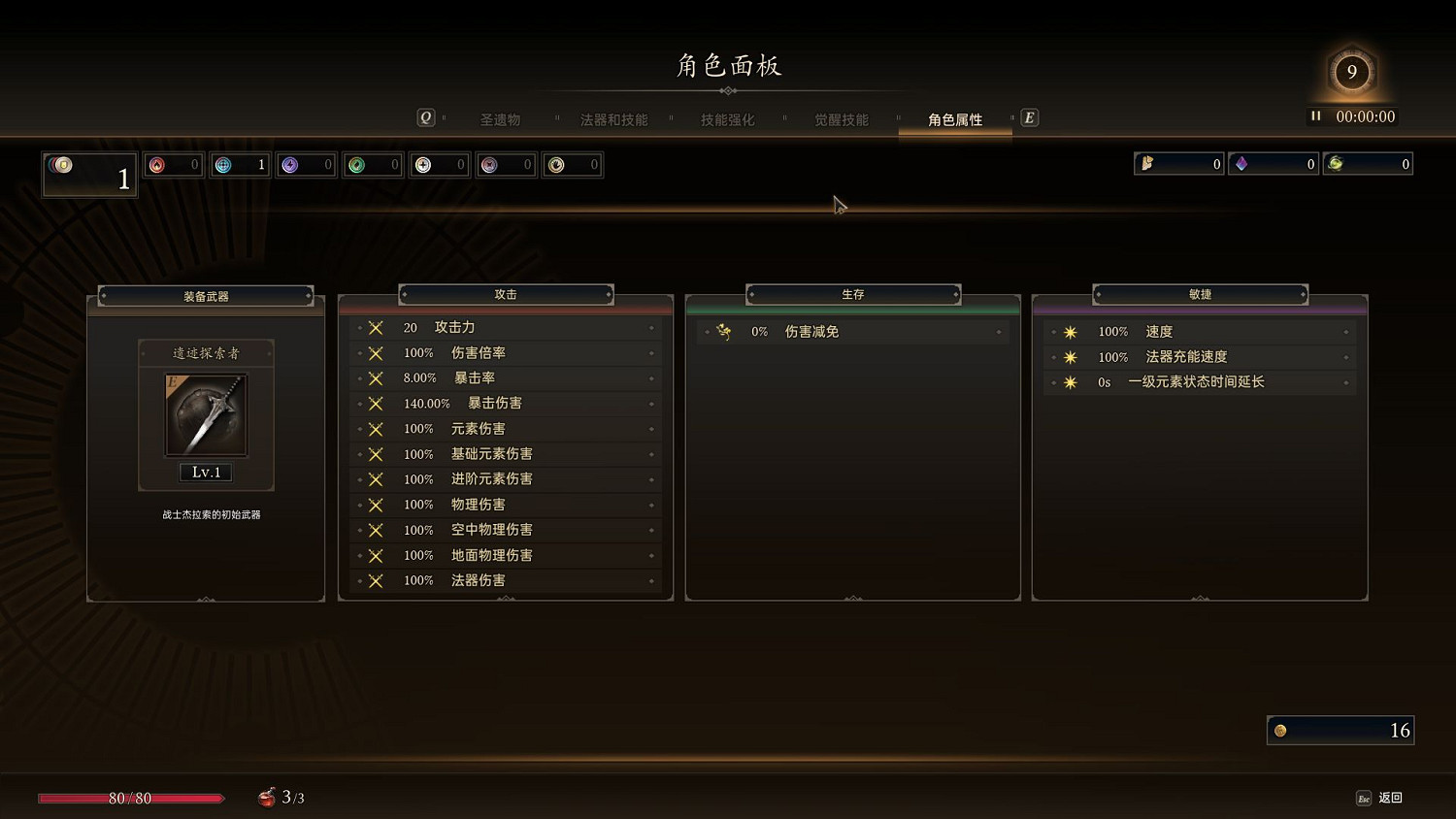Click the Lv.1 label under the weapon

[x=206, y=473]
